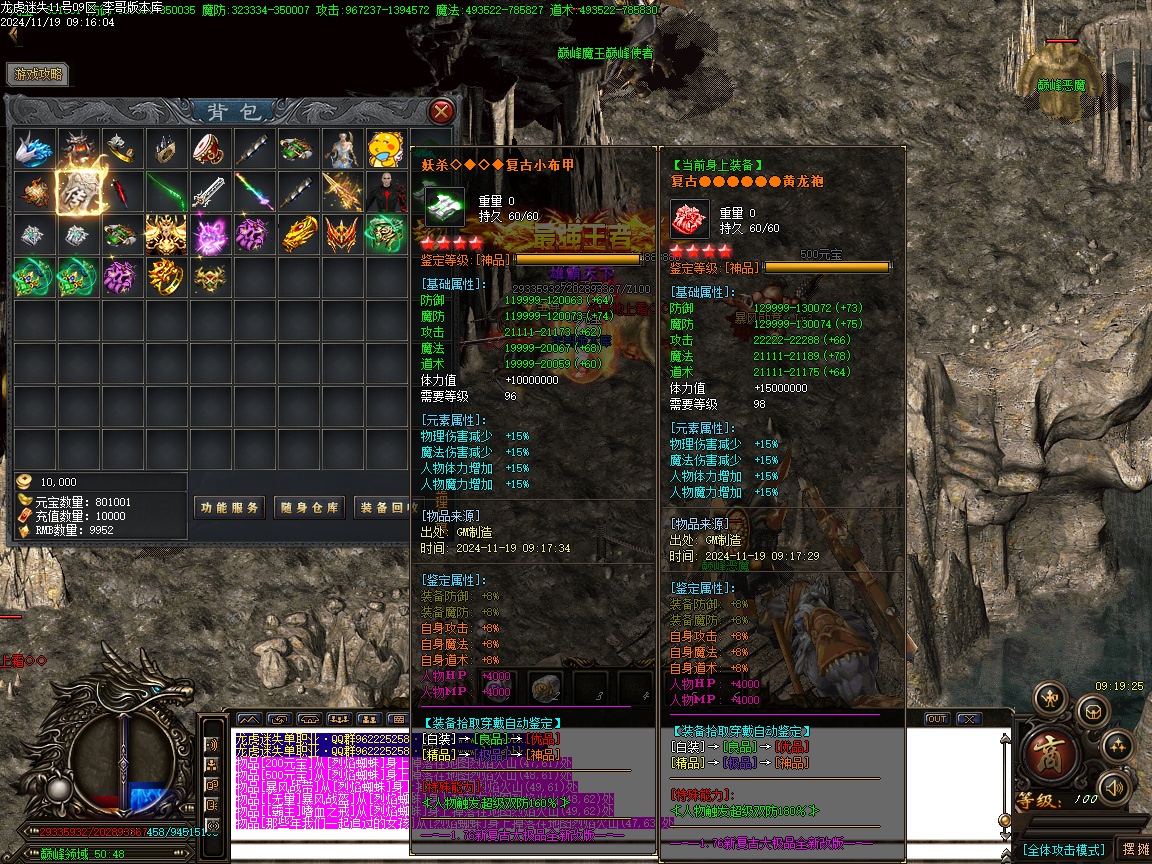This screenshot has width=1152, height=864.
Task: Open the 随身仓库 portable warehouse
Action: tap(310, 507)
